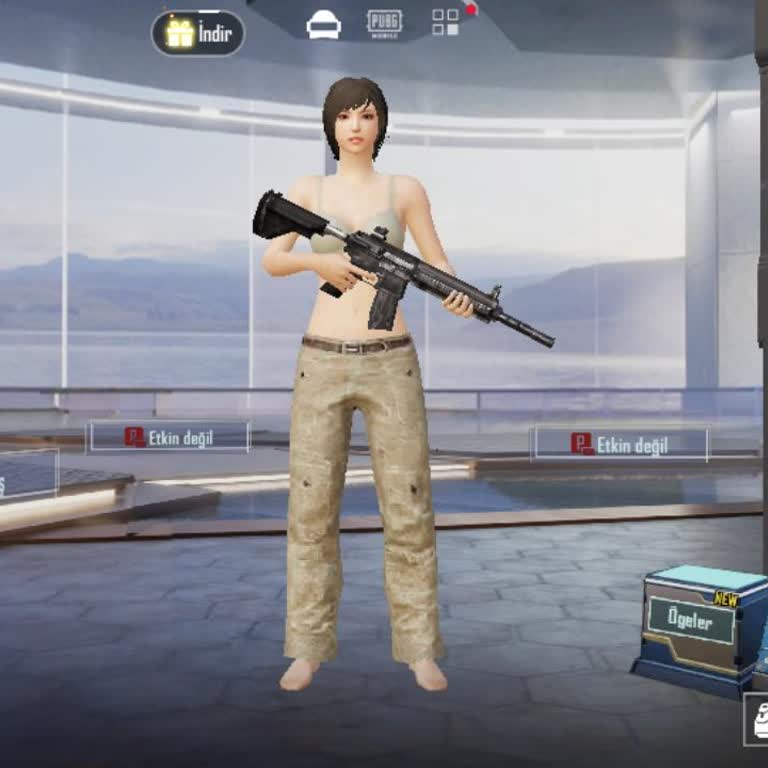Screen dimensions: 768x768
Task: Open the four-square grid menu
Action: point(446,22)
